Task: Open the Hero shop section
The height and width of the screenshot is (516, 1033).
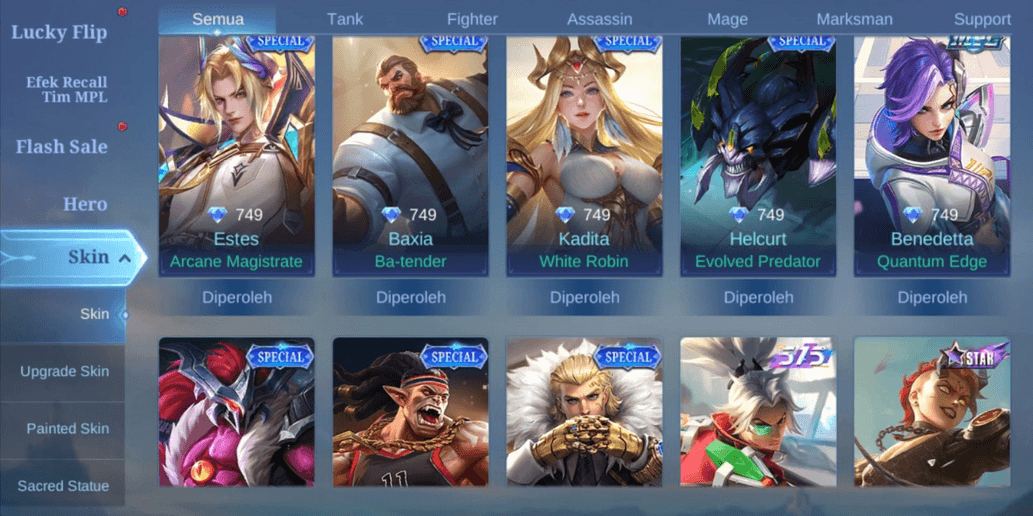Action: (85, 204)
